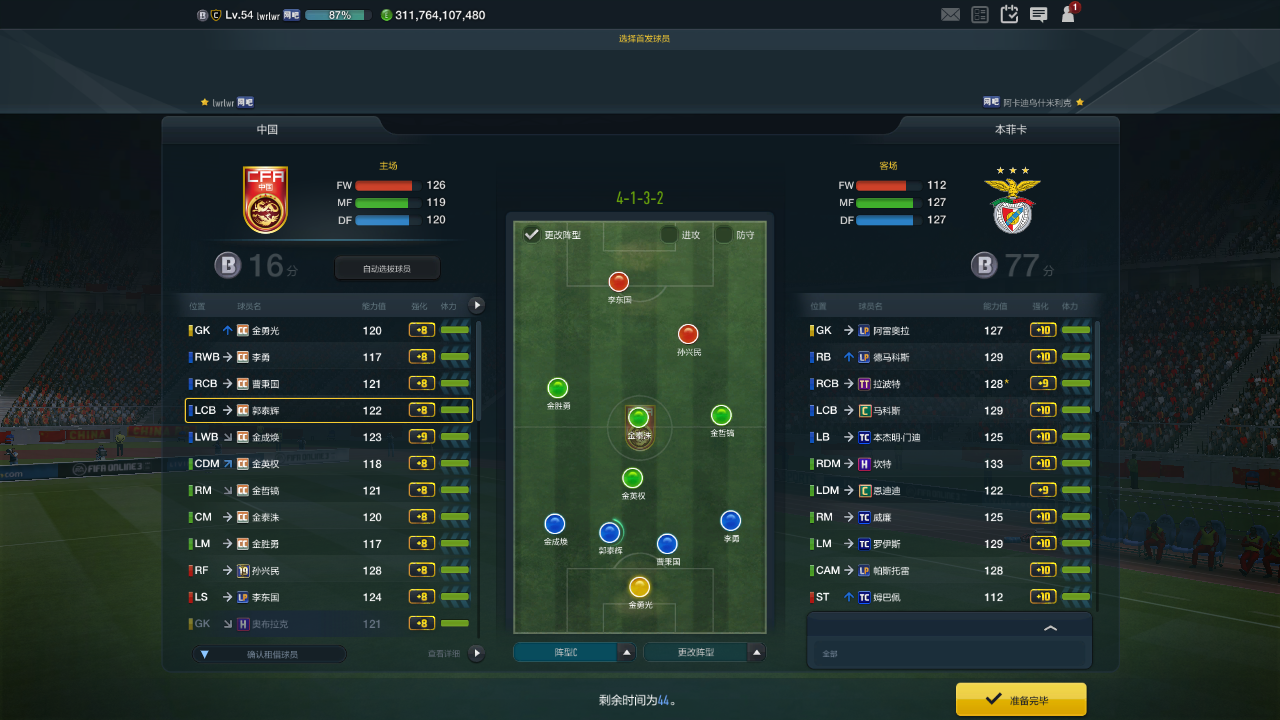Viewport: 1280px width, 720px height.
Task: Enable the 进攻 attack checkbox
Action: click(669, 235)
